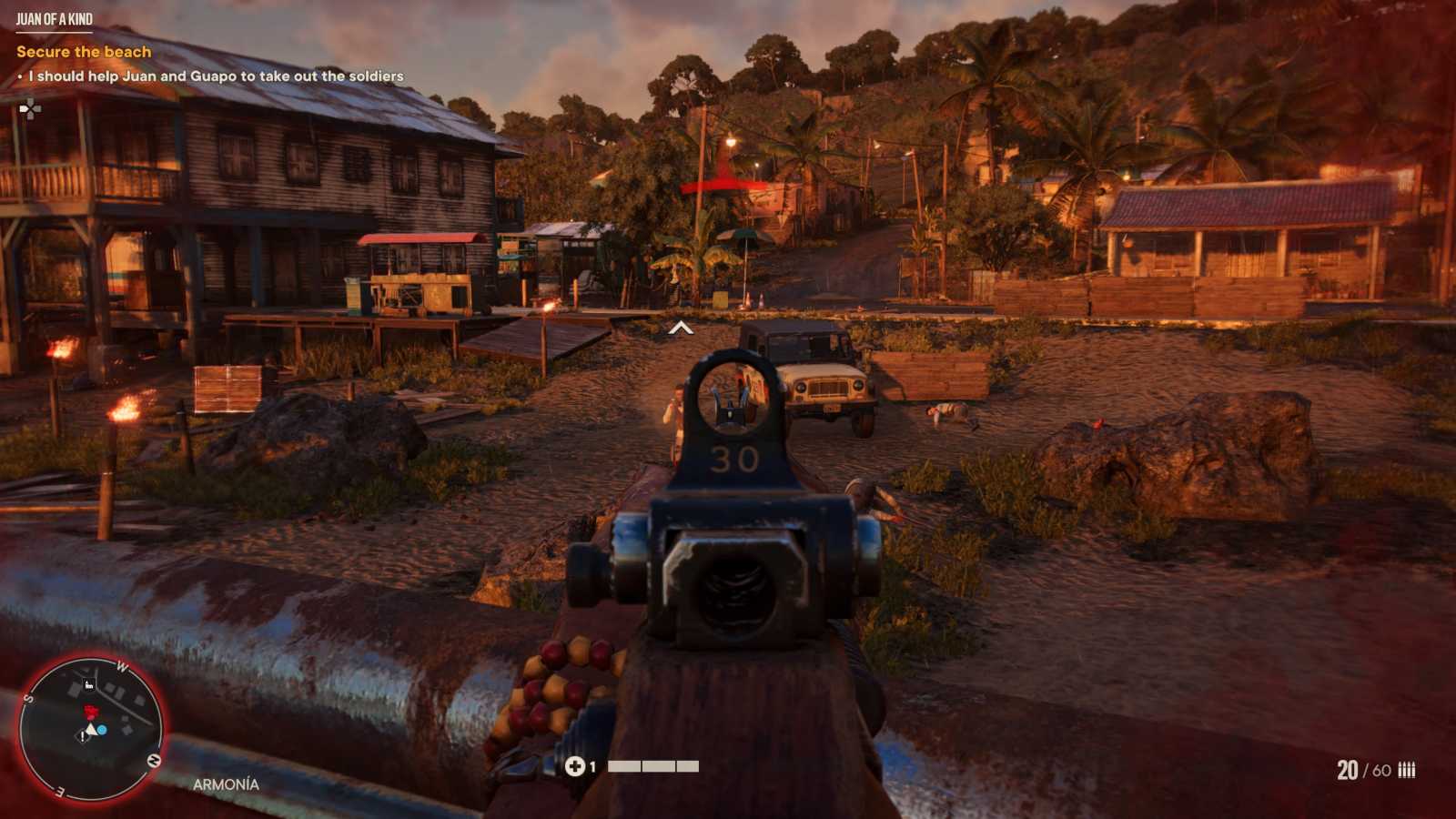
Task: Click the segmented health bar at the bottom
Action: [x=652, y=765]
